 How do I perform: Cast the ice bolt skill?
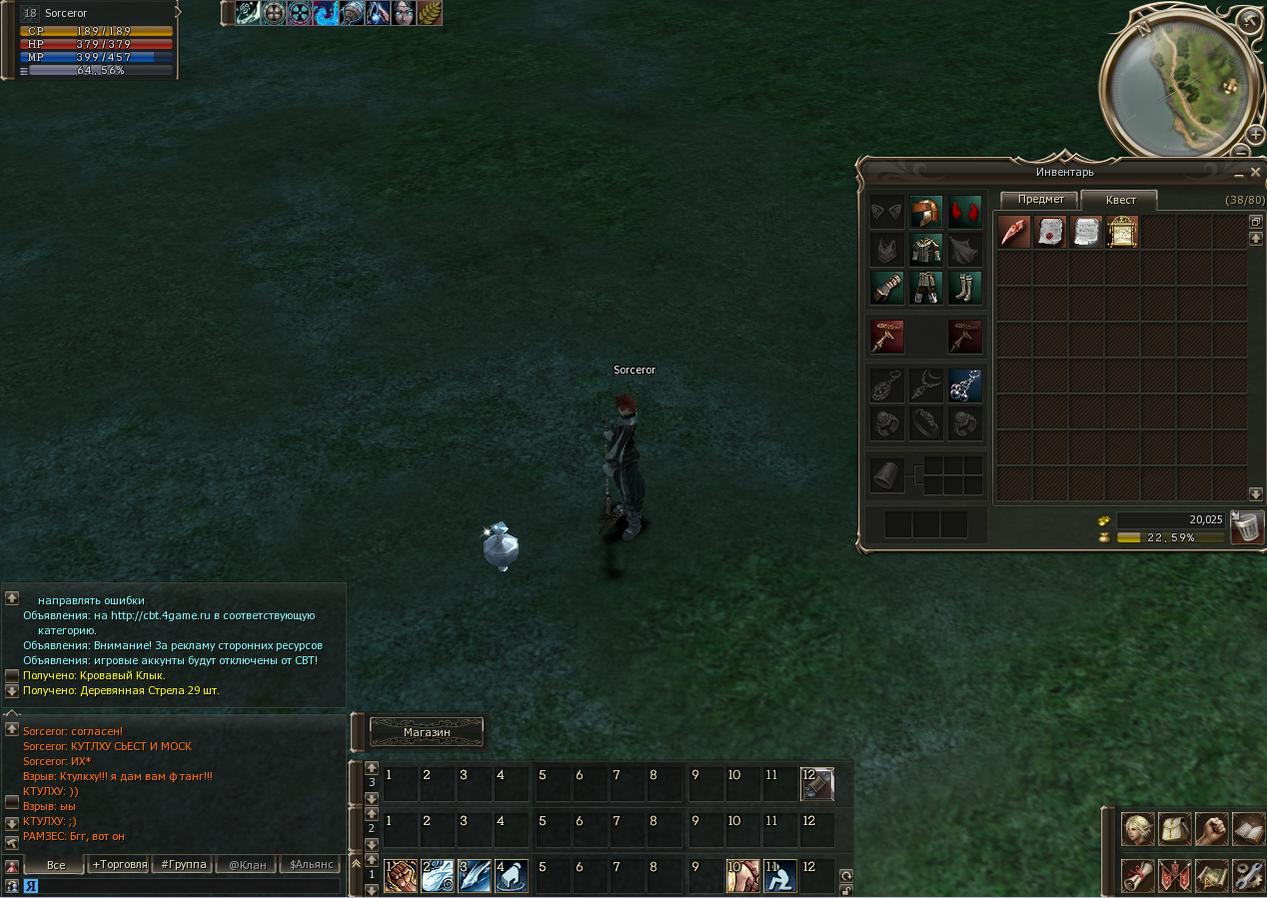(x=475, y=876)
